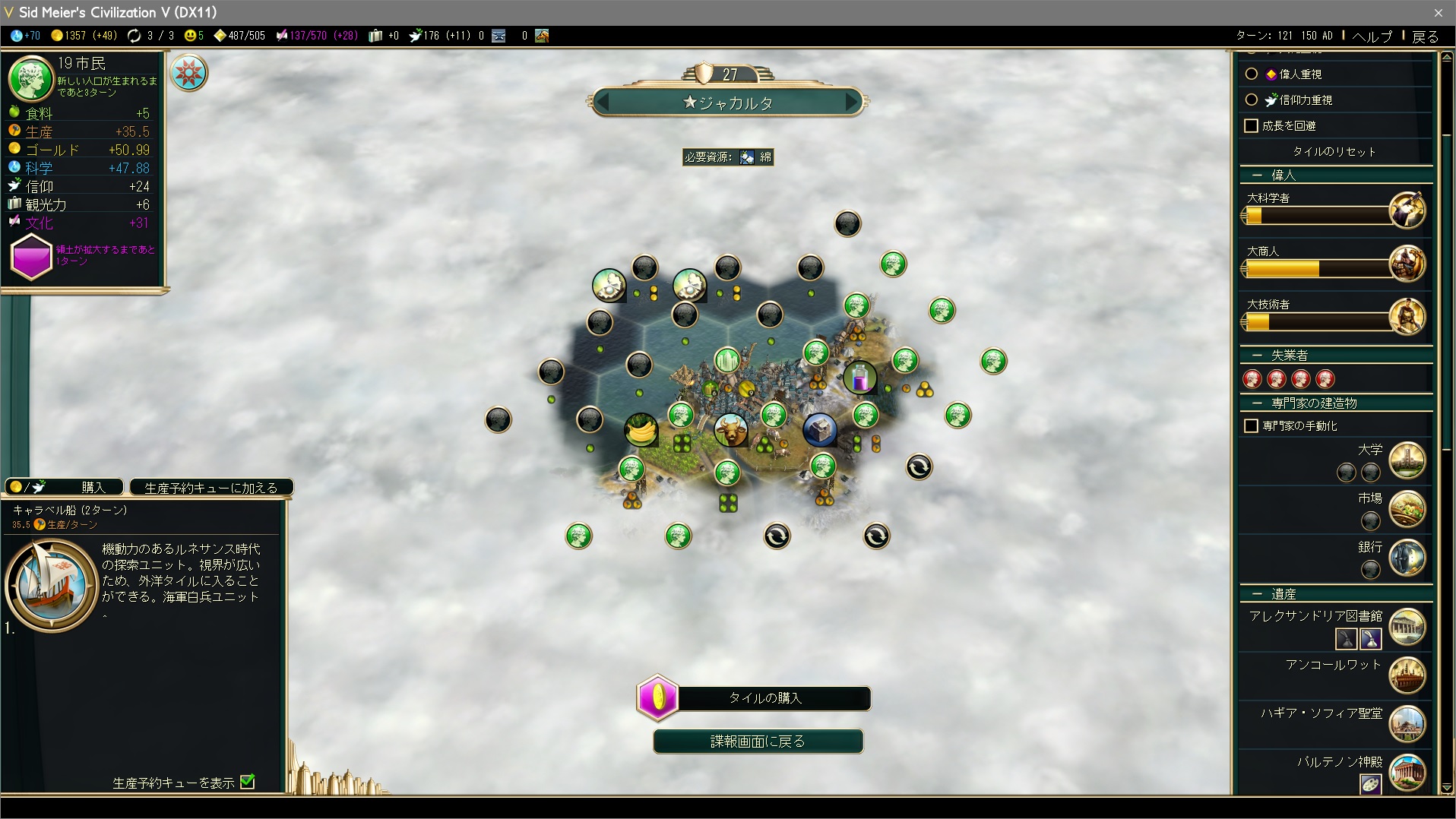The height and width of the screenshot is (819, 1456).
Task: Toggle the 生産予約キューを表示 checkbox
Action: [248, 782]
